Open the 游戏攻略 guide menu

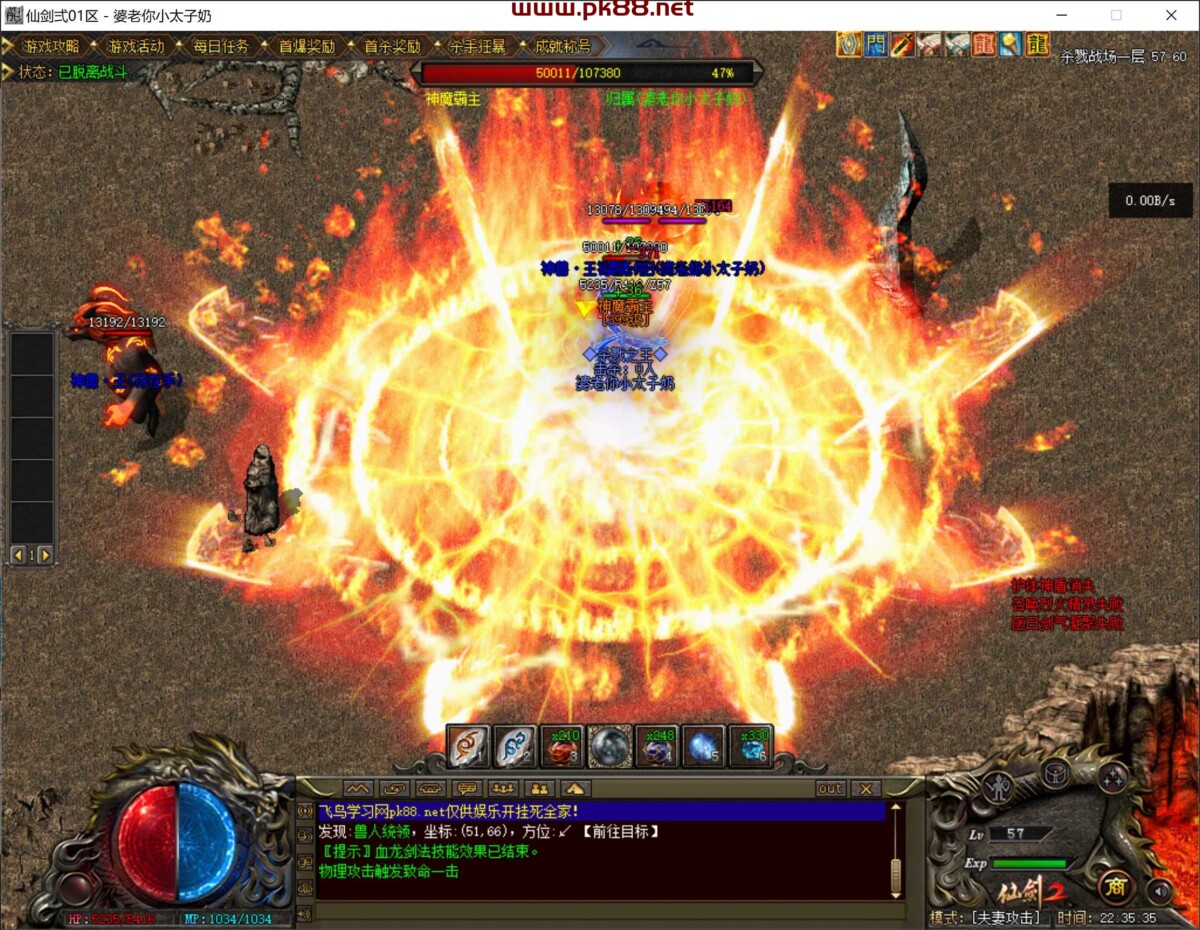[50, 46]
